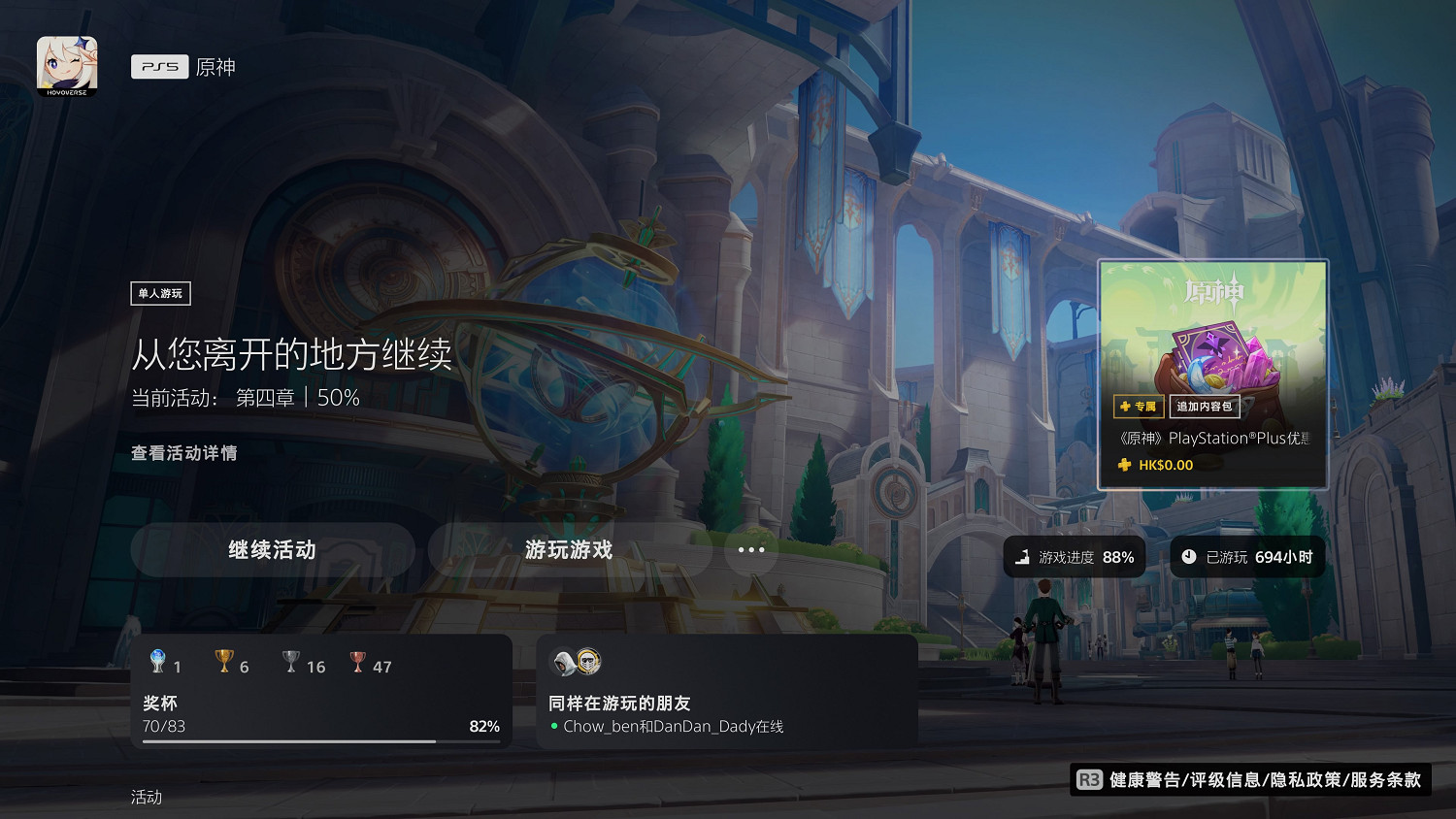The image size is (1456, 819).
Task: Switch to the 活动 tab
Action: [146, 797]
